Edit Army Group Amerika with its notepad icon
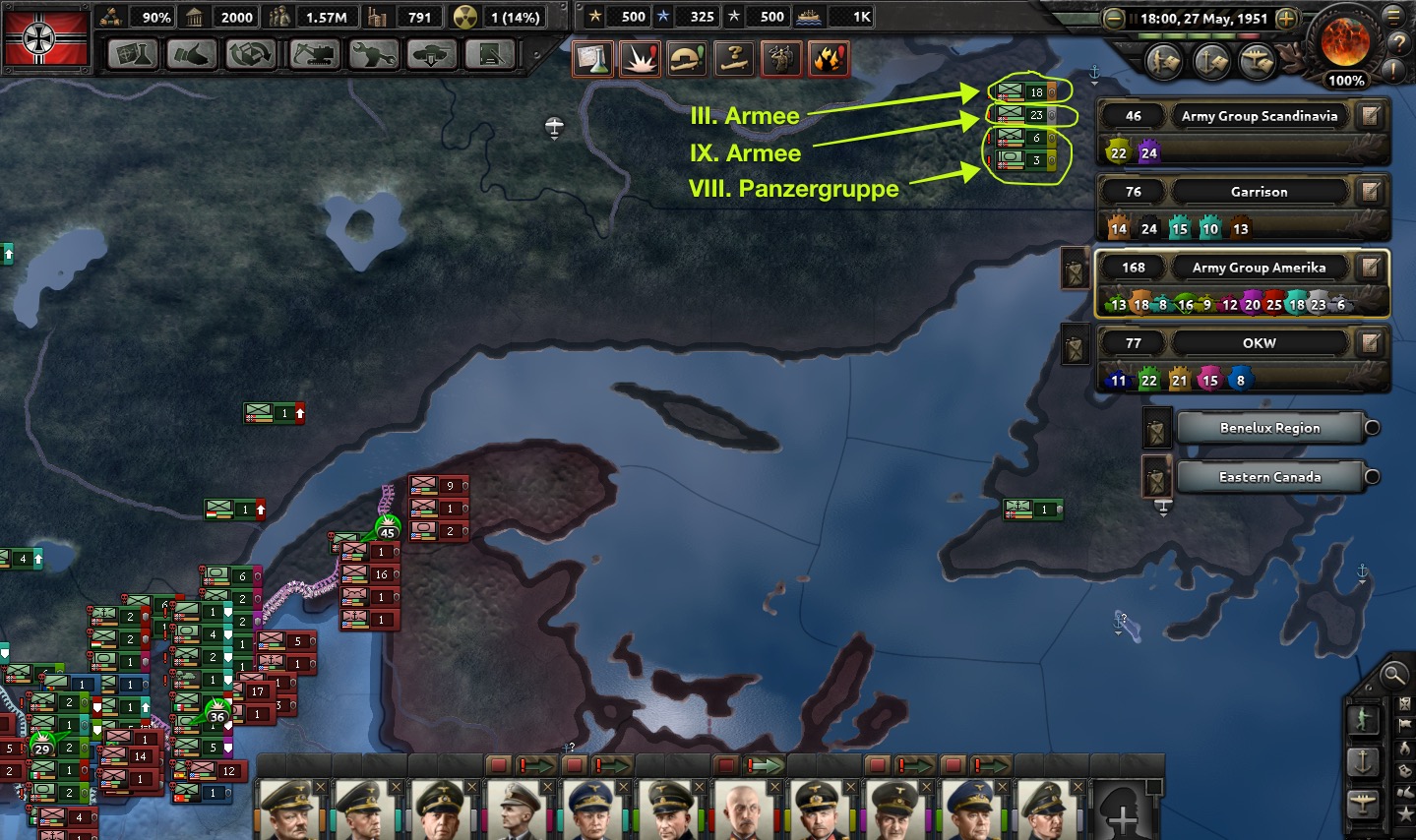This screenshot has height=840, width=1416. (1370, 268)
